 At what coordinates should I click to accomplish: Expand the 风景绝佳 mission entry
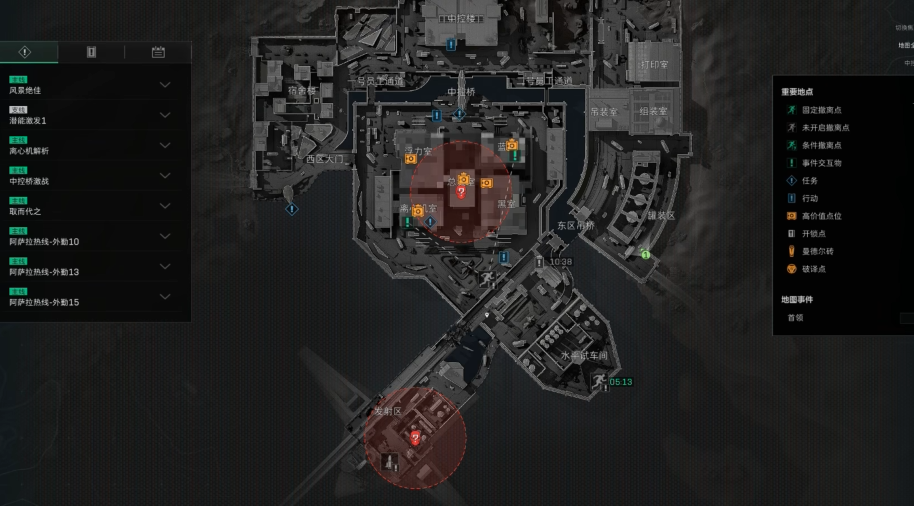165,85
